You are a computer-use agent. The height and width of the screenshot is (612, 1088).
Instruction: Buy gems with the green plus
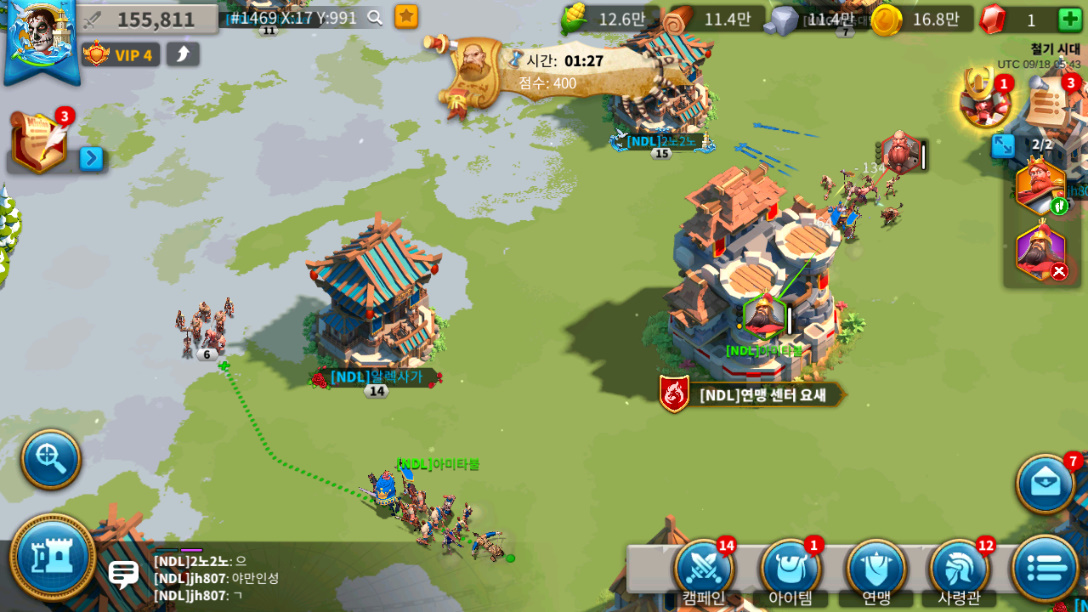pyautogui.click(x=1069, y=19)
